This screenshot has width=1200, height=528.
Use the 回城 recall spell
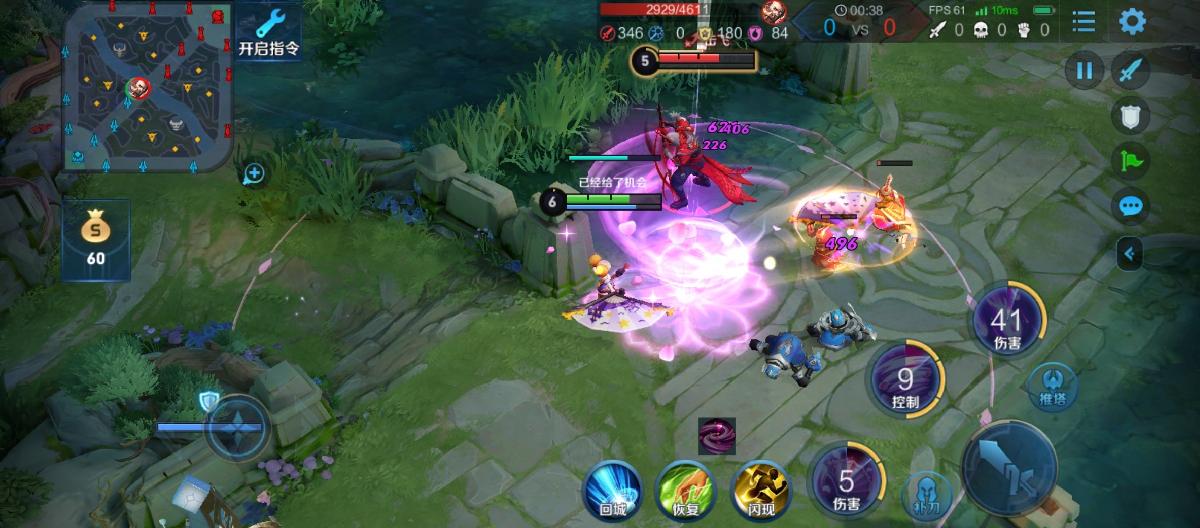click(610, 488)
